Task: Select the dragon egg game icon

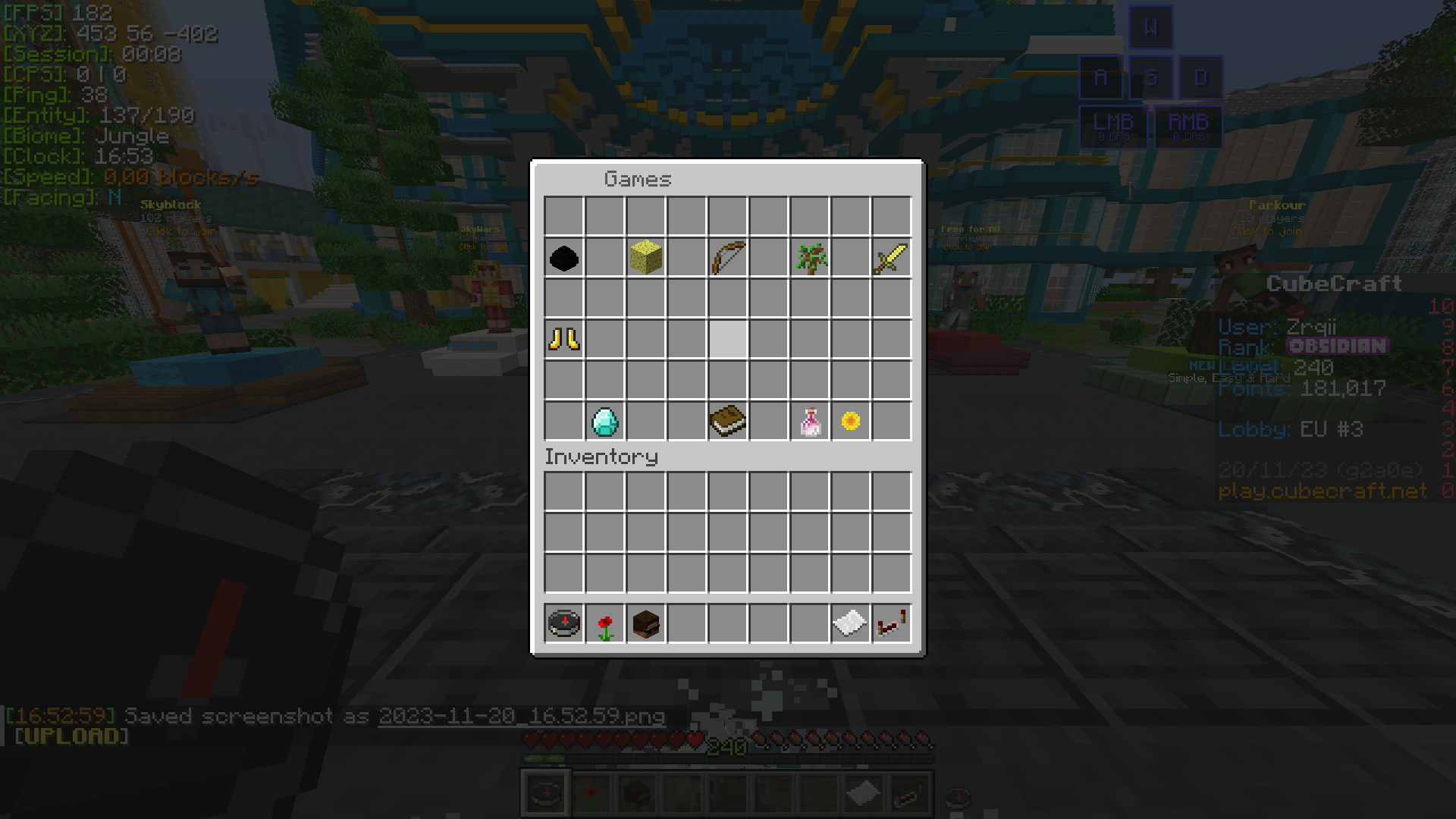Action: tap(563, 258)
